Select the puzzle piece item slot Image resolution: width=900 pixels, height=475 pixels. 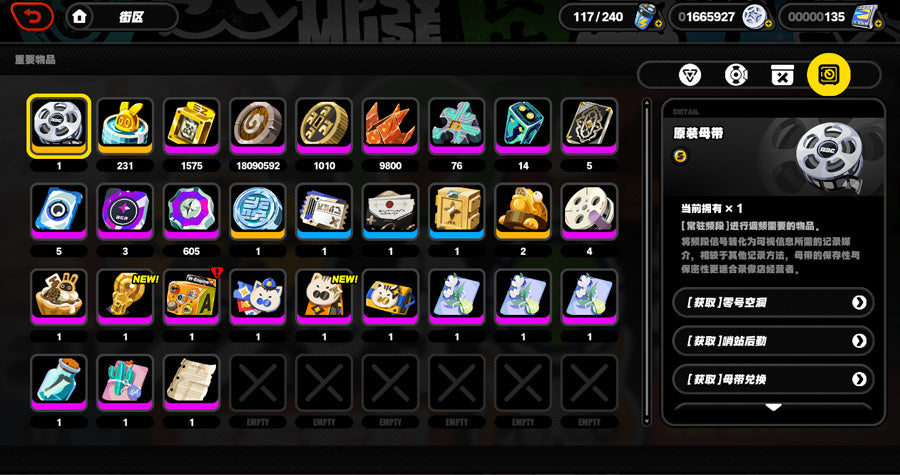[457, 126]
